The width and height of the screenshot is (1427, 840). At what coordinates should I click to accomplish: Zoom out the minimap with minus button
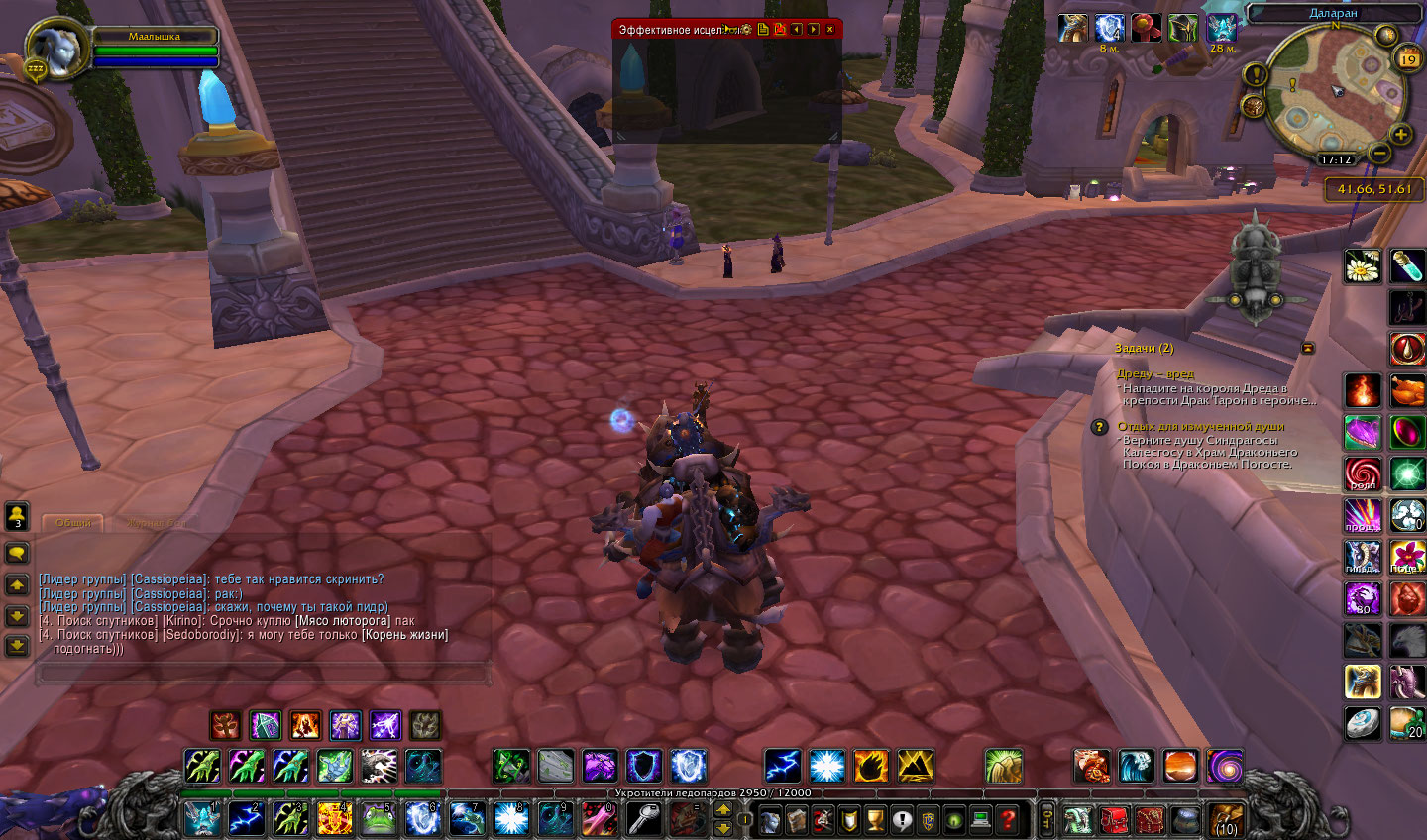click(1378, 153)
